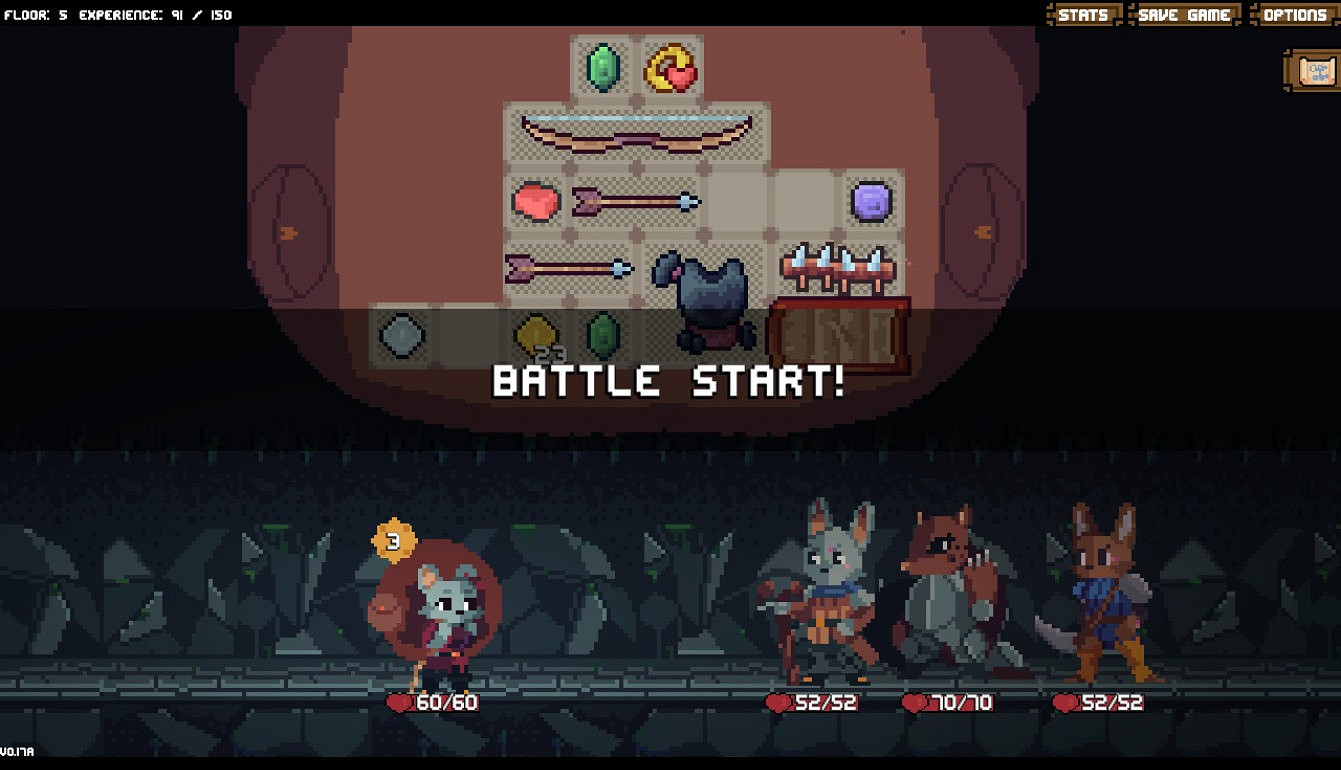Click the wooden crate item

[838, 332]
